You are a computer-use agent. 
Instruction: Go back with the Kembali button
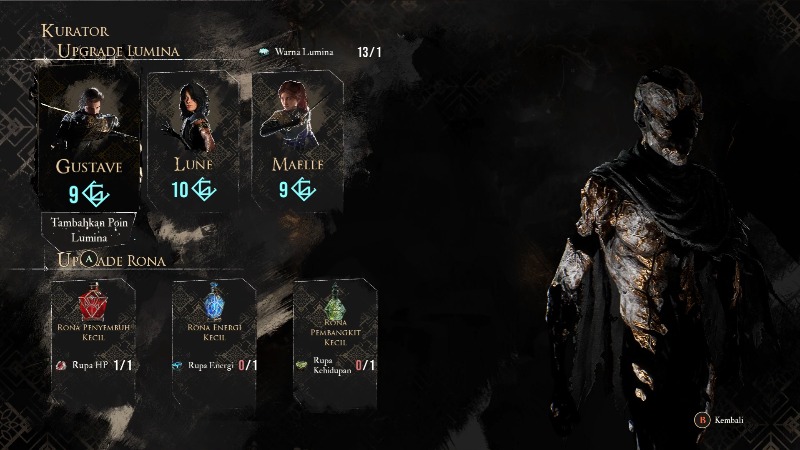[x=722, y=423]
